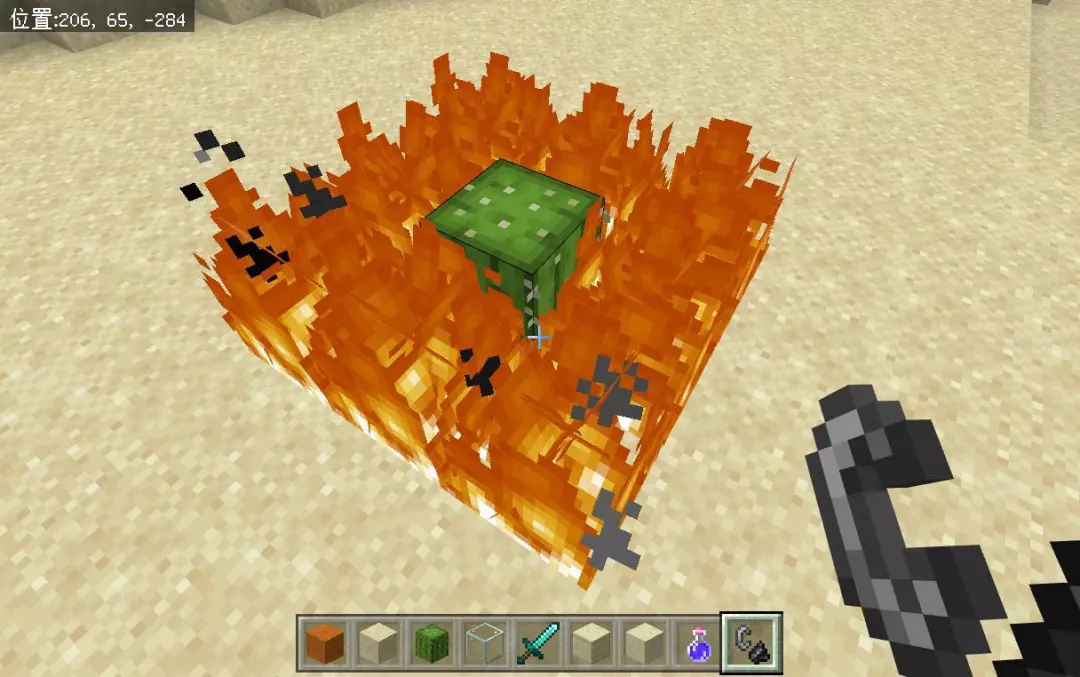Select the orange block hotbar slot
This screenshot has height=677, width=1080.
(323, 642)
